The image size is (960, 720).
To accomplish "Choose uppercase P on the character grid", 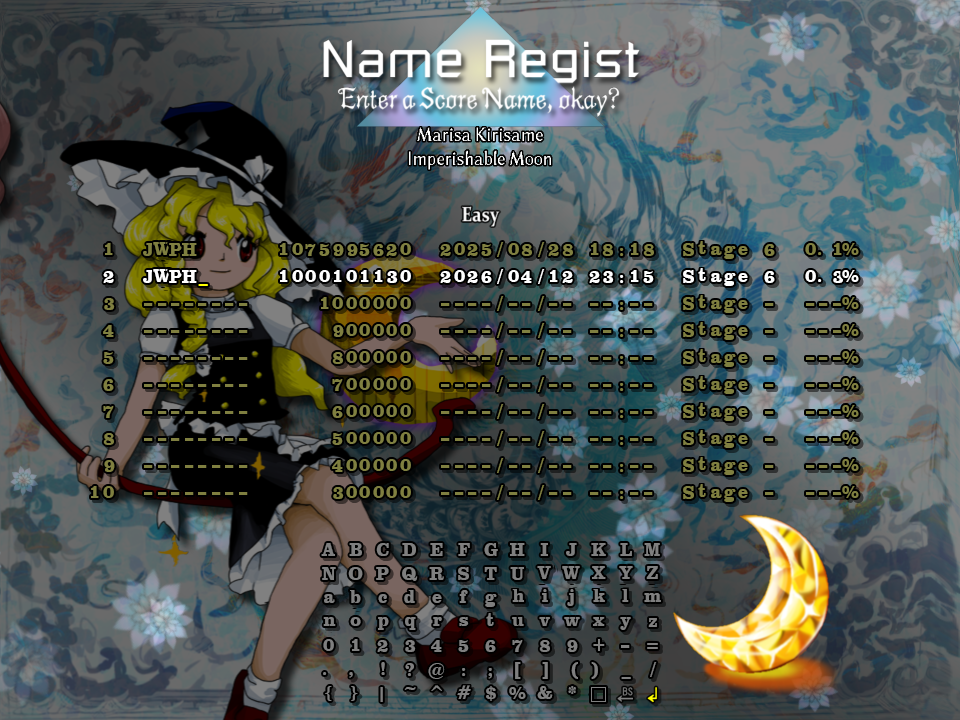I will coord(383,574).
